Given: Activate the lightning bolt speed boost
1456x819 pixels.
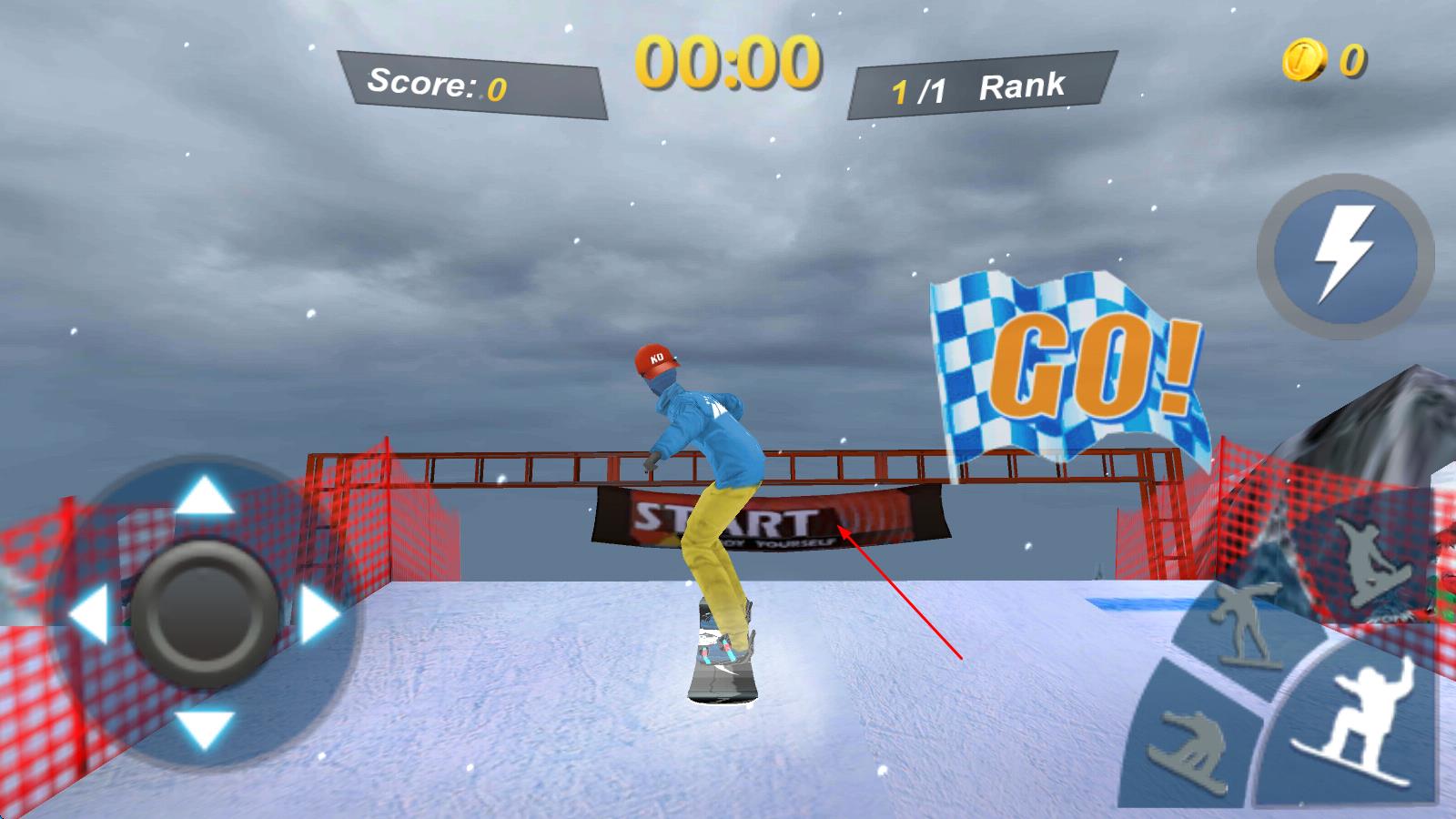Looking at the screenshot, I should click(1345, 257).
